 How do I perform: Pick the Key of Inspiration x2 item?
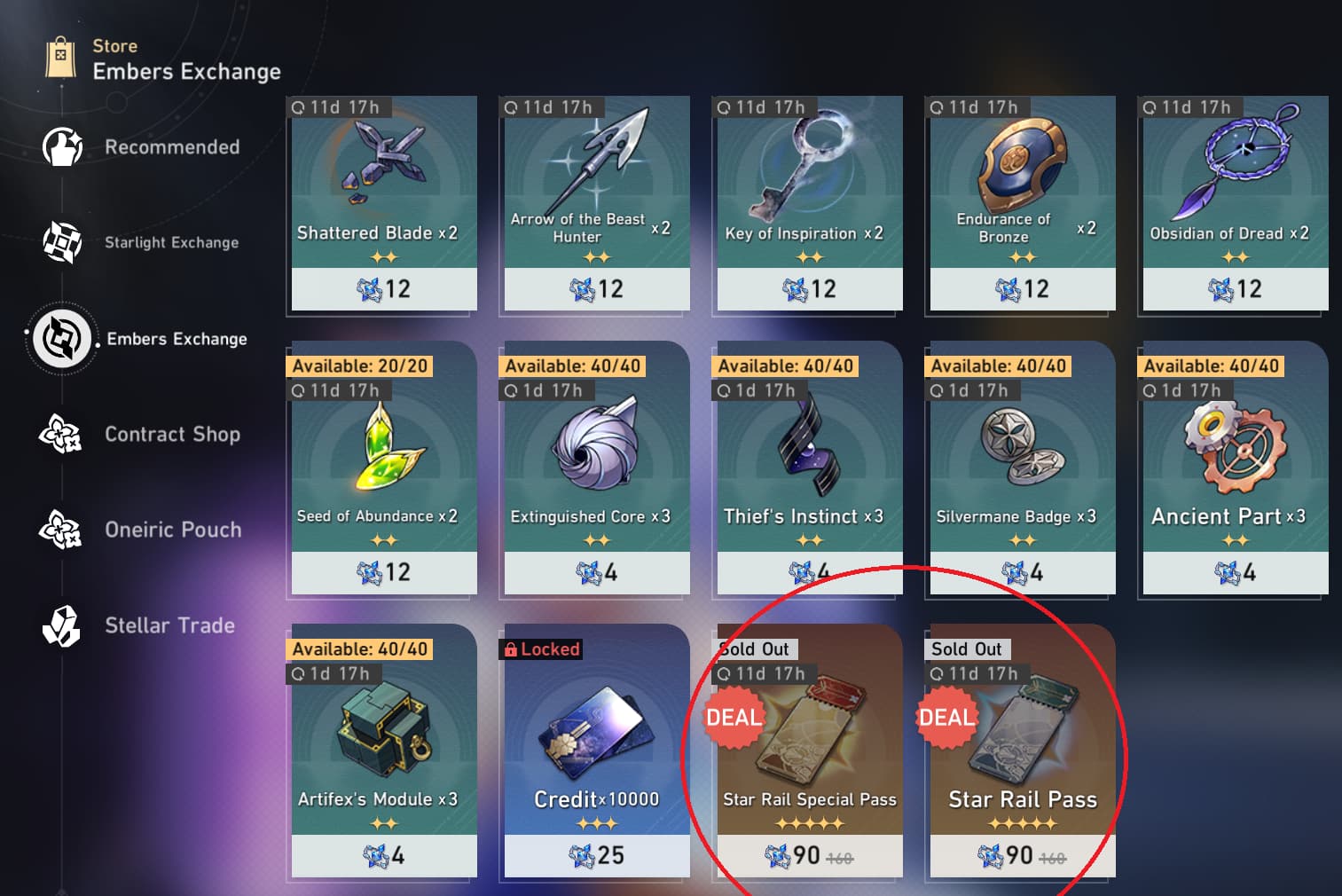[x=809, y=203]
